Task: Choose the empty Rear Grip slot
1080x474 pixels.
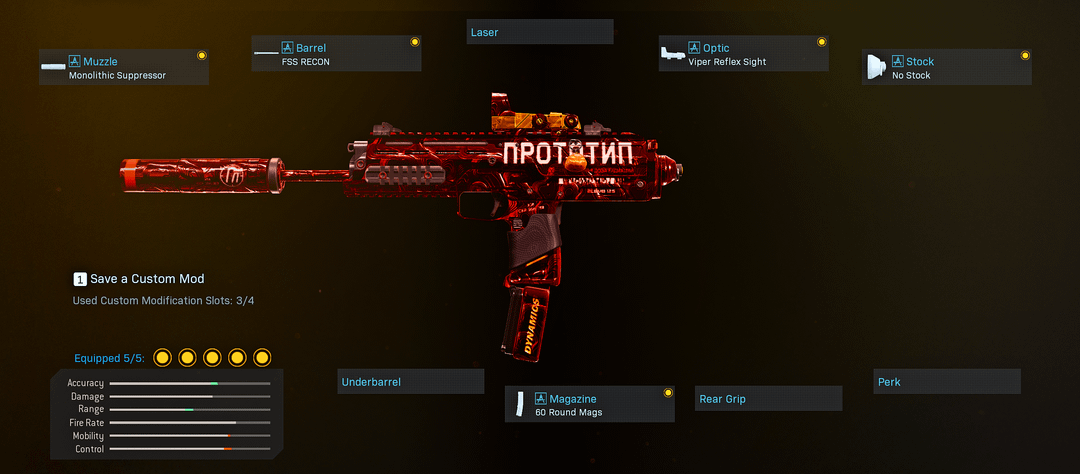Action: [768, 399]
